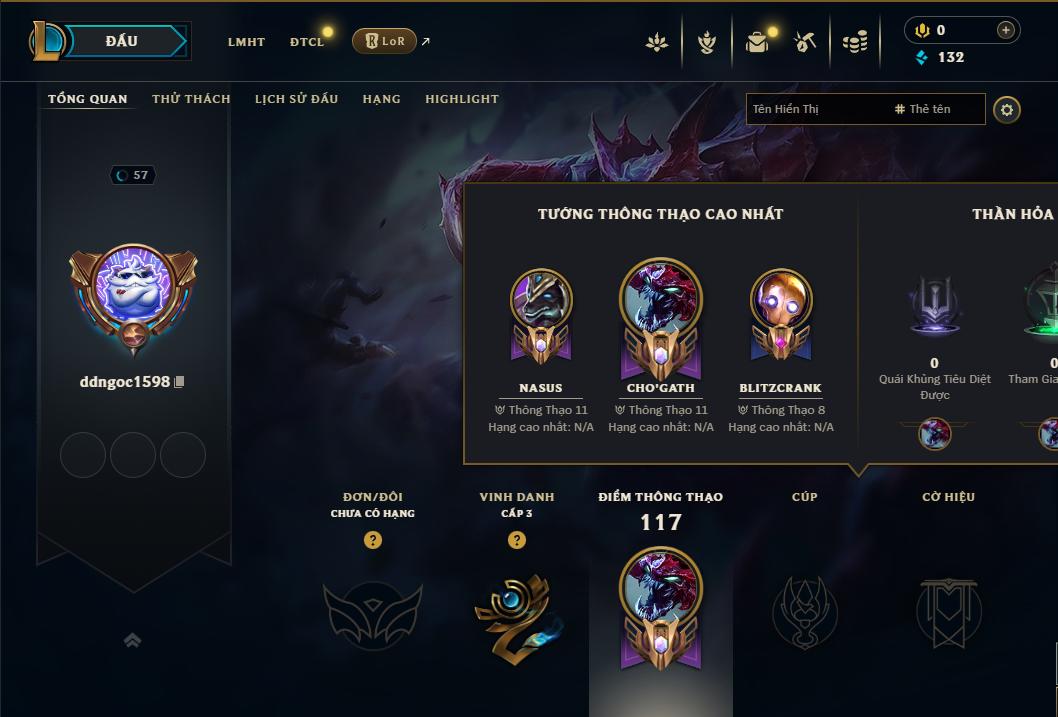The width and height of the screenshot is (1058, 717).
Task: Click the Tên Hiển Thị search field
Action: coord(815,109)
